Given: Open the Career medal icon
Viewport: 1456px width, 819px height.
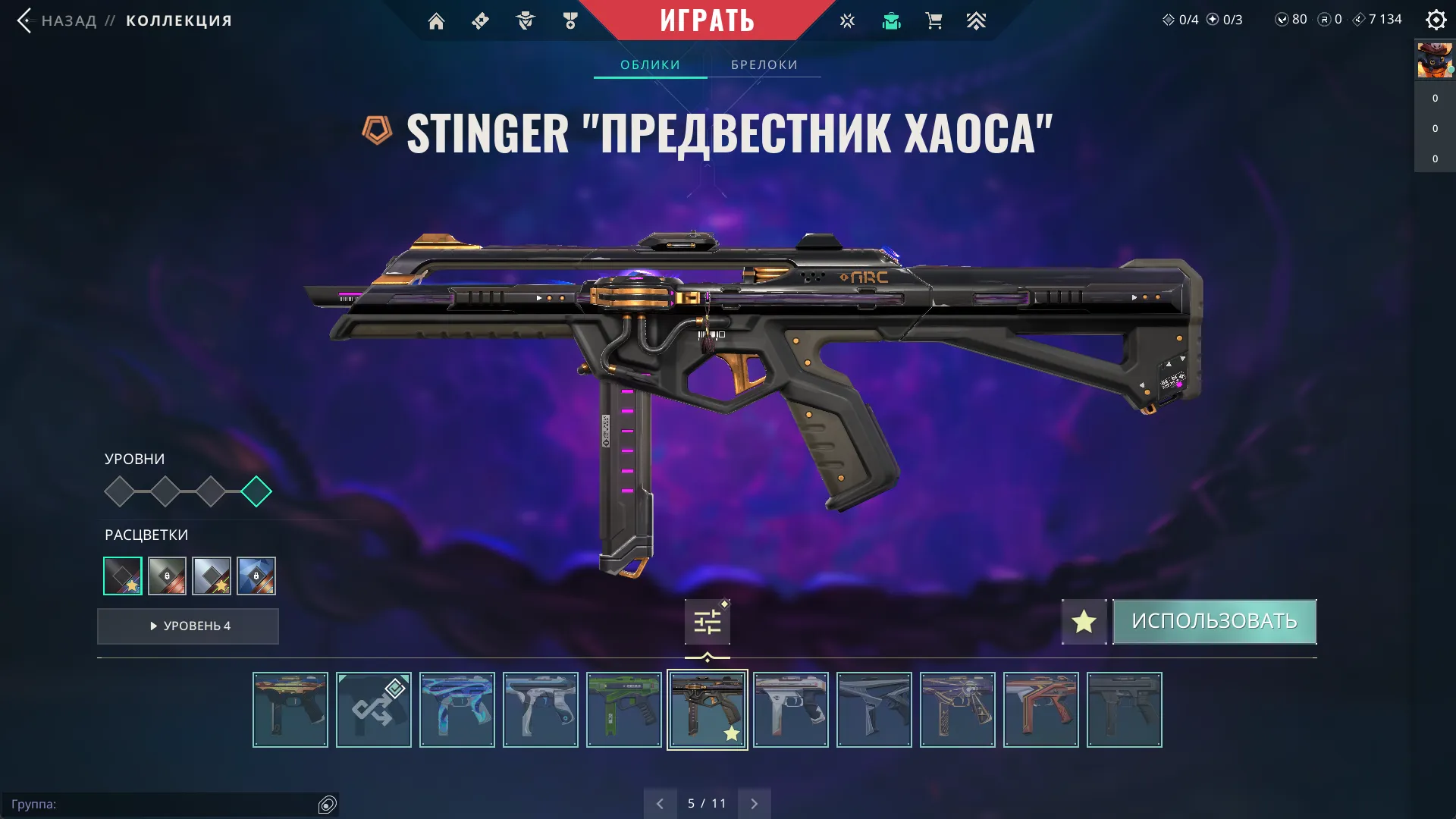Looking at the screenshot, I should (x=571, y=20).
